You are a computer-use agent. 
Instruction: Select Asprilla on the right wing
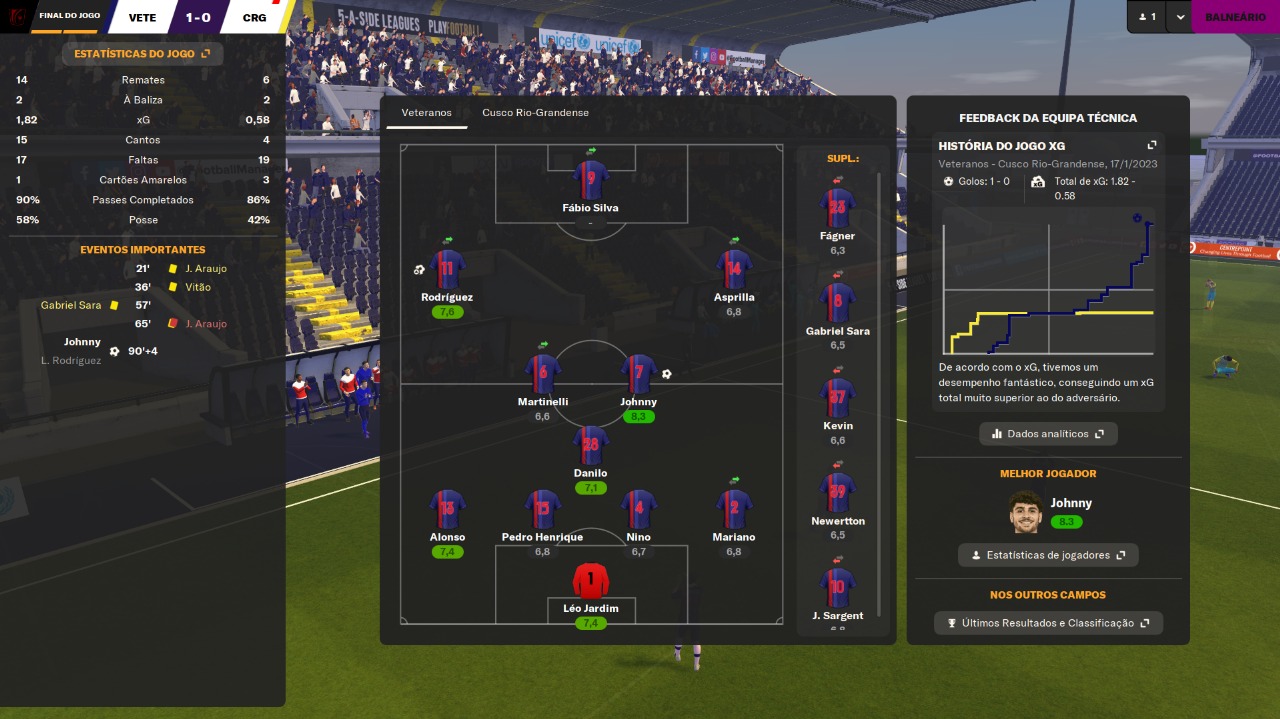pyautogui.click(x=734, y=270)
